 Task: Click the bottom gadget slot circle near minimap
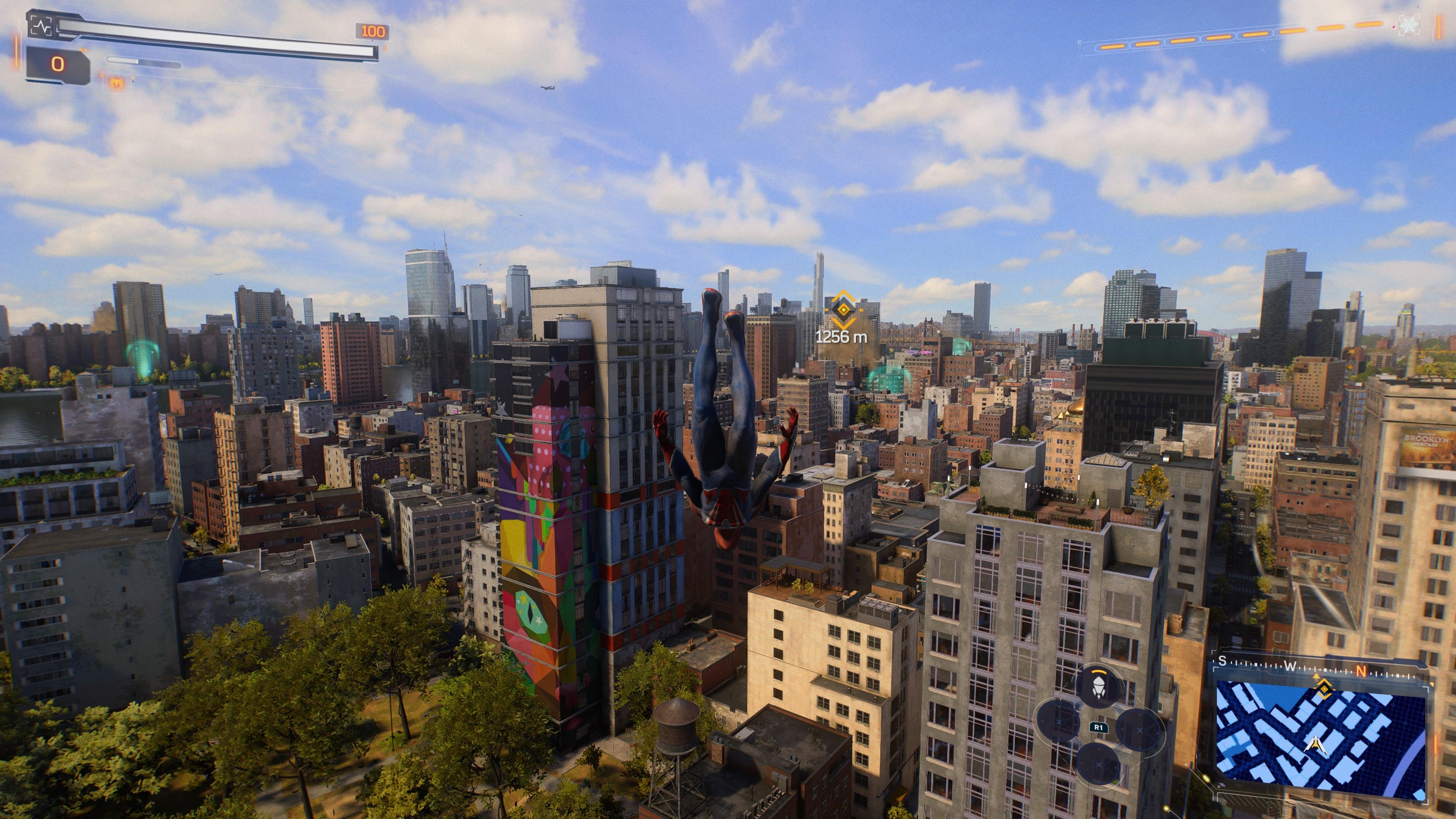tap(1098, 765)
